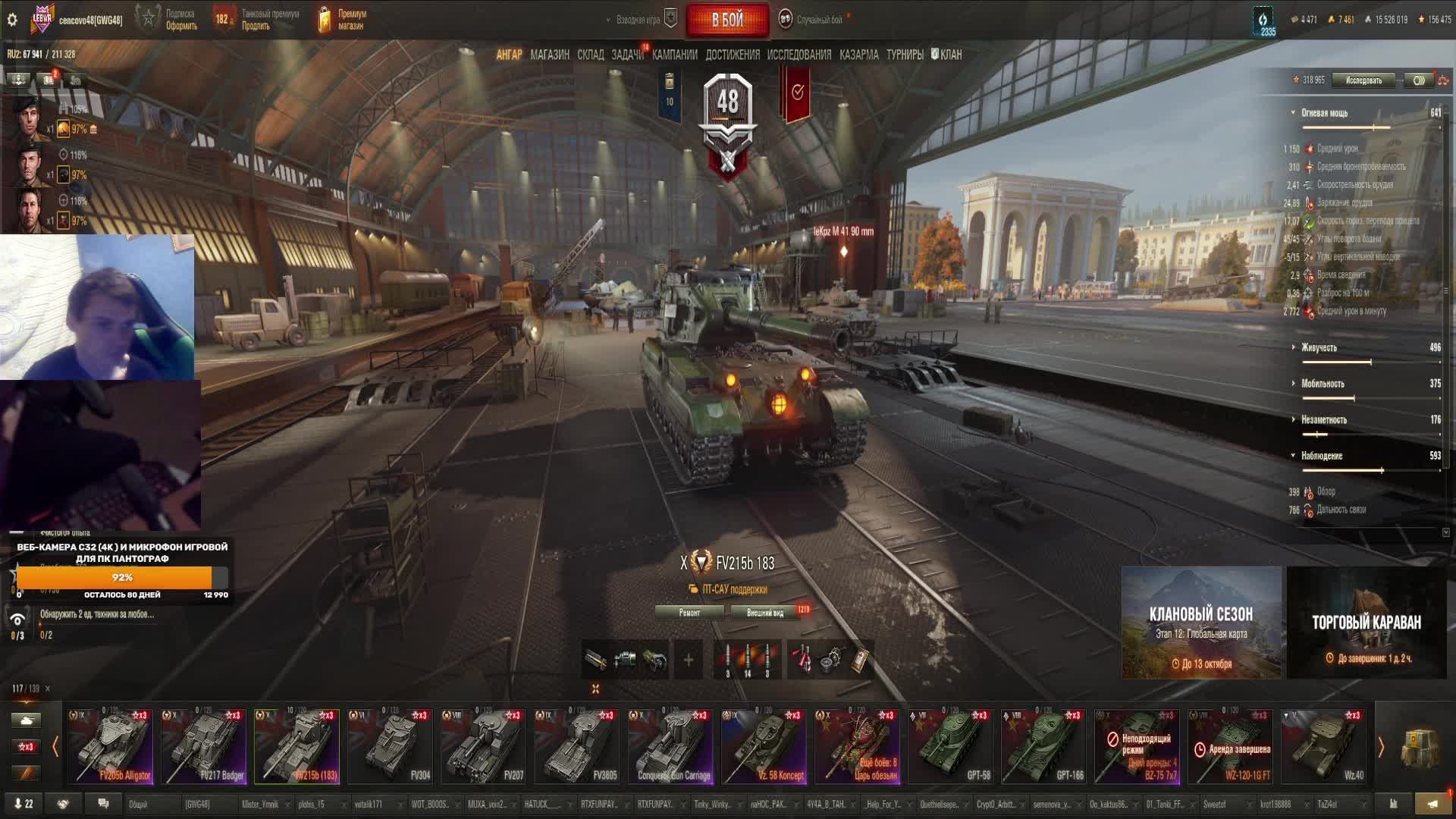Screen dimensions: 1456x819
Task: Open the КЛАН clan tab
Action: [x=946, y=55]
